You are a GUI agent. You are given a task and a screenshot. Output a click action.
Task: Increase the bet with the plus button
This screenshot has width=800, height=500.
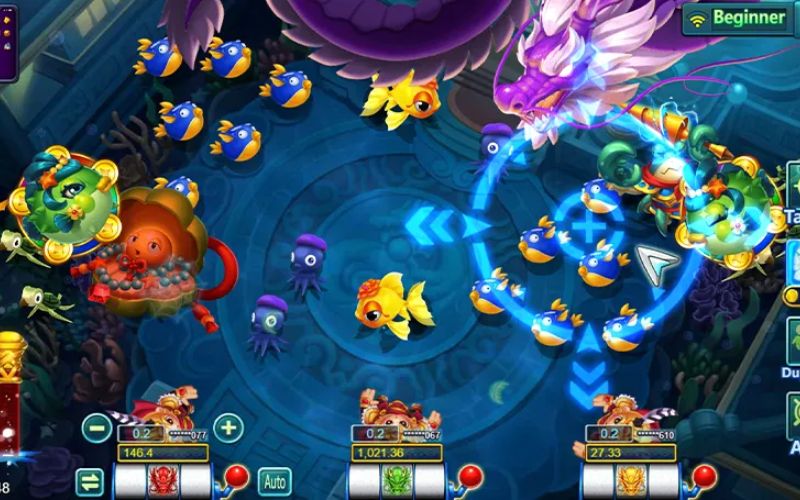pyautogui.click(x=229, y=428)
